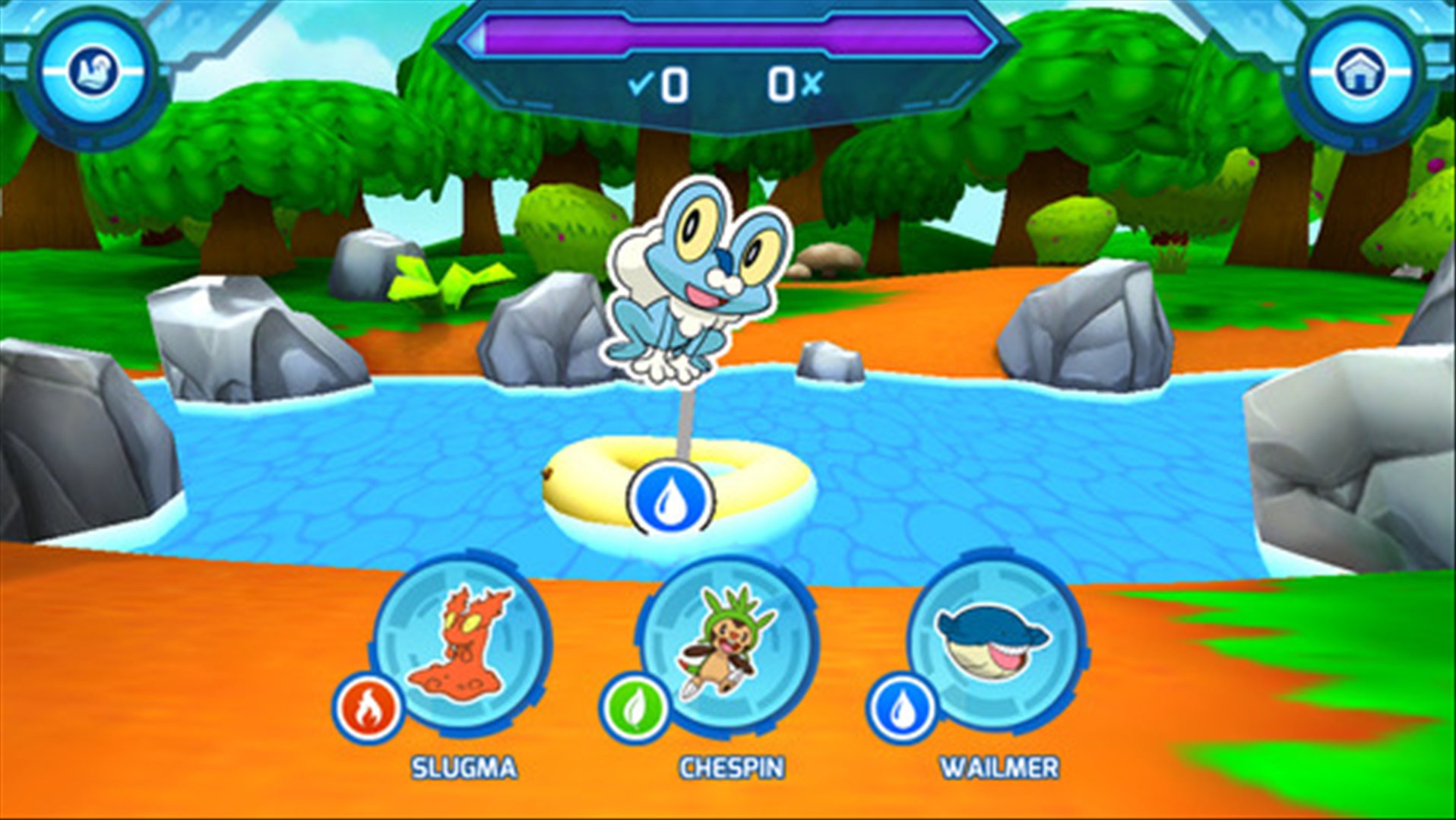Tap the Froakie cutout above the inner tube
This screenshot has height=820, width=1456.
pos(692,274)
